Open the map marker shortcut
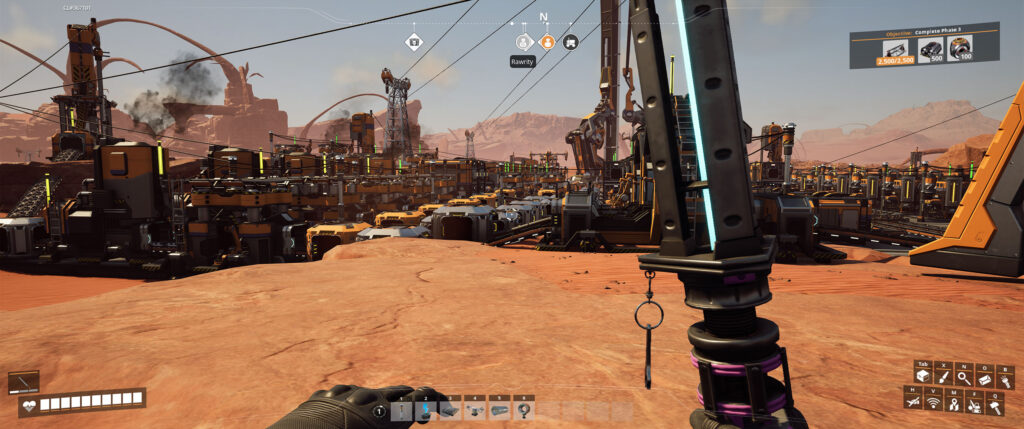This screenshot has width=1024, height=429. coord(954,402)
